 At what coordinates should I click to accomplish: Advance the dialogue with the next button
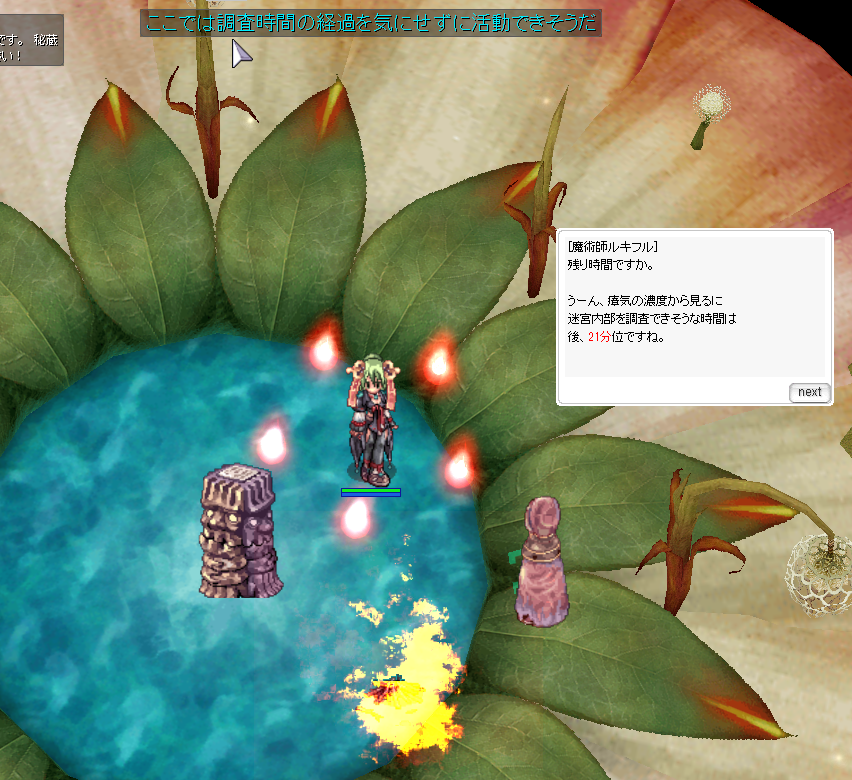[809, 392]
